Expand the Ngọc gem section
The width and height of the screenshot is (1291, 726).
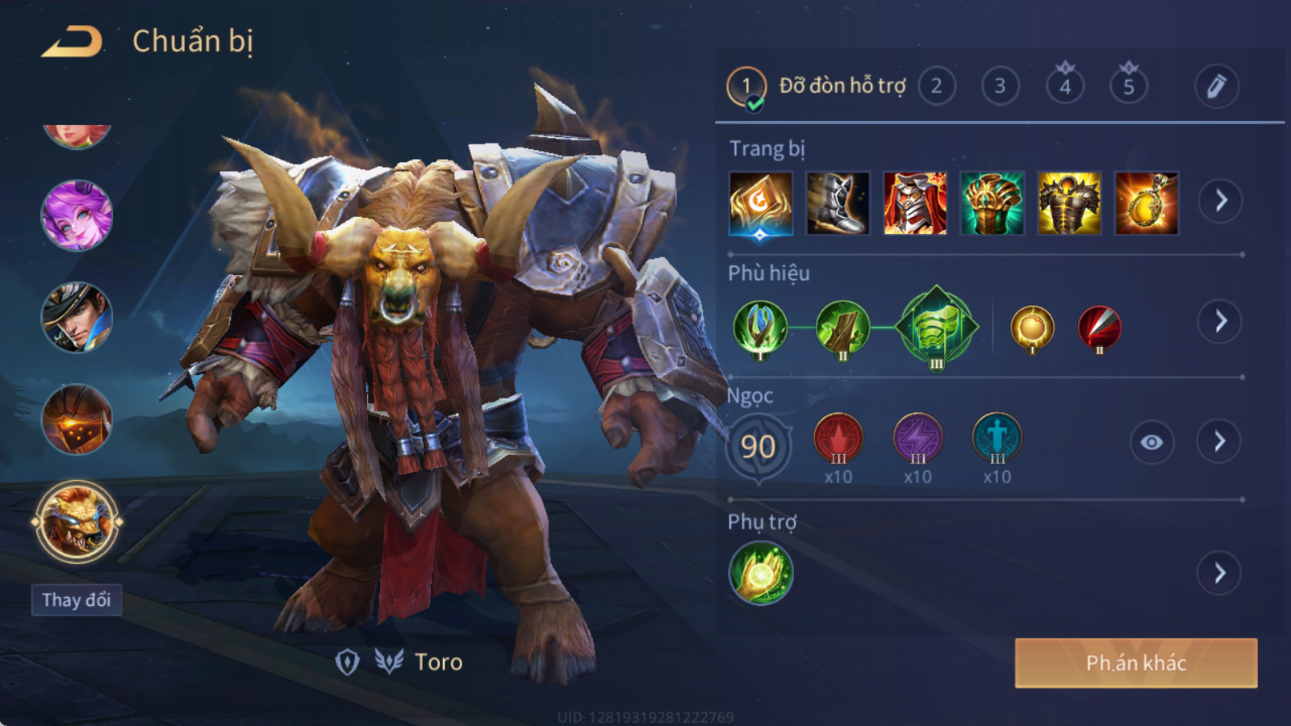pyautogui.click(x=1220, y=441)
